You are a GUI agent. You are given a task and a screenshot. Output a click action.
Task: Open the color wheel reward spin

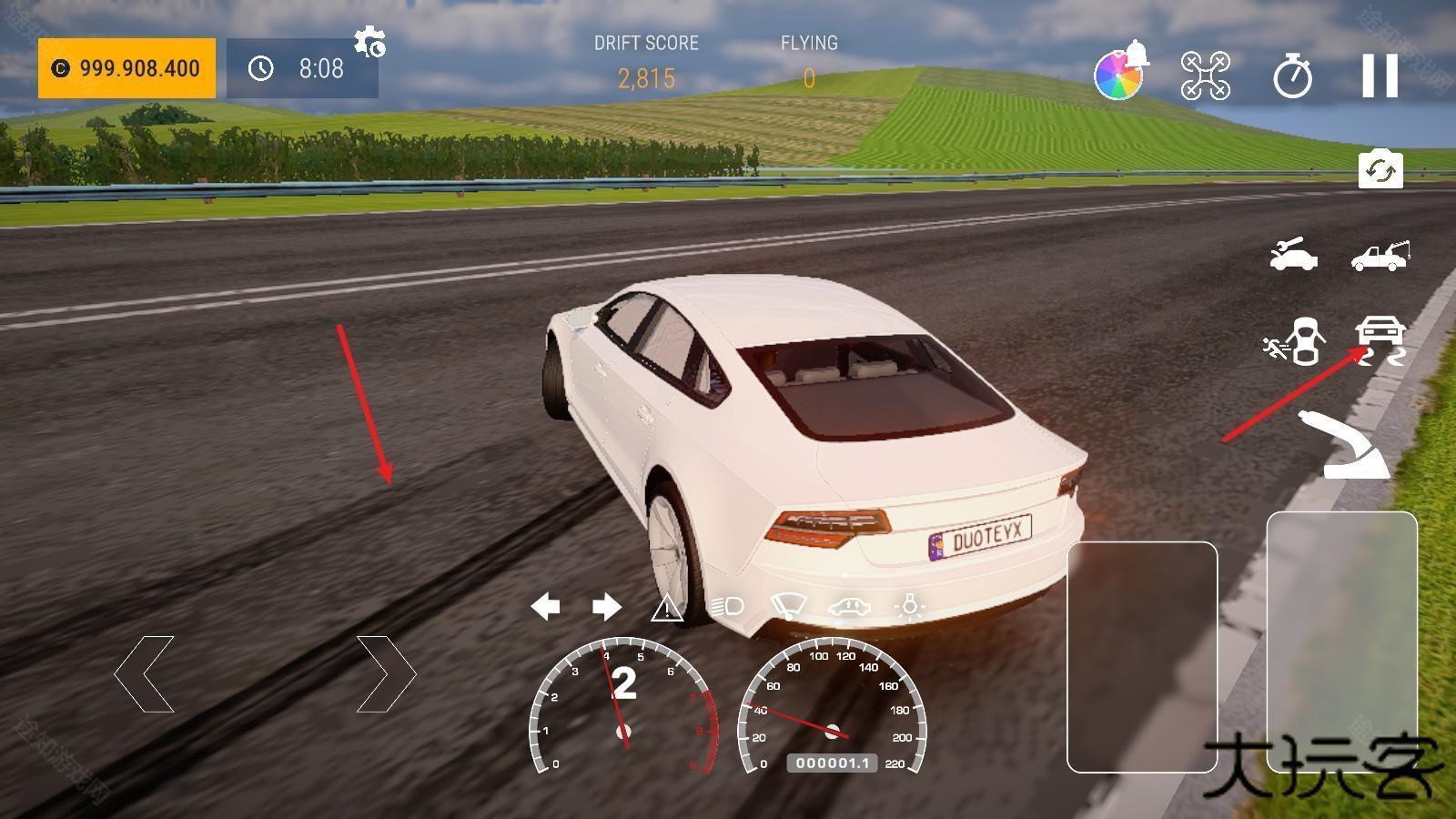click(1119, 75)
